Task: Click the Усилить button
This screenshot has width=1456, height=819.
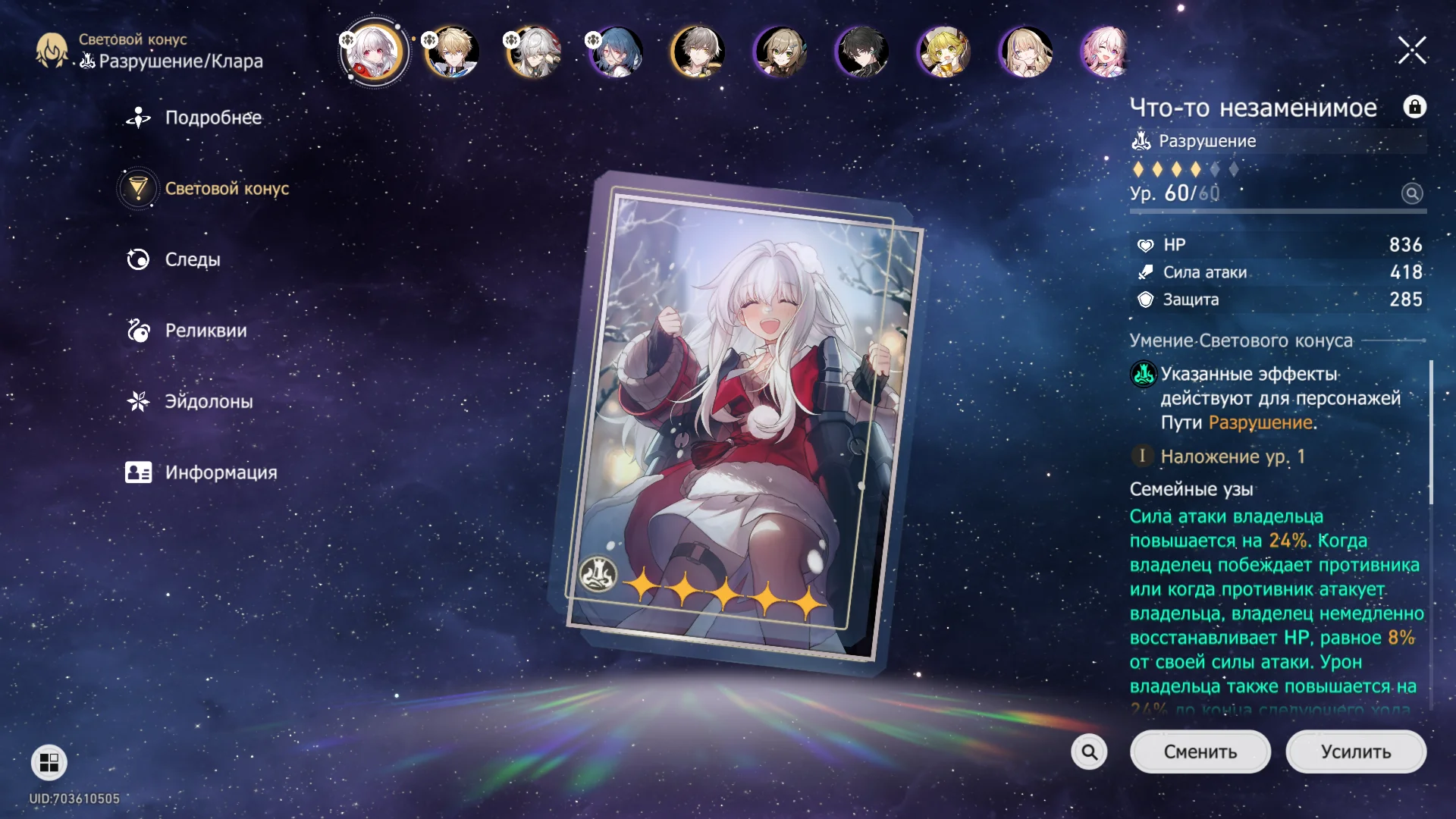Action: [1355, 752]
